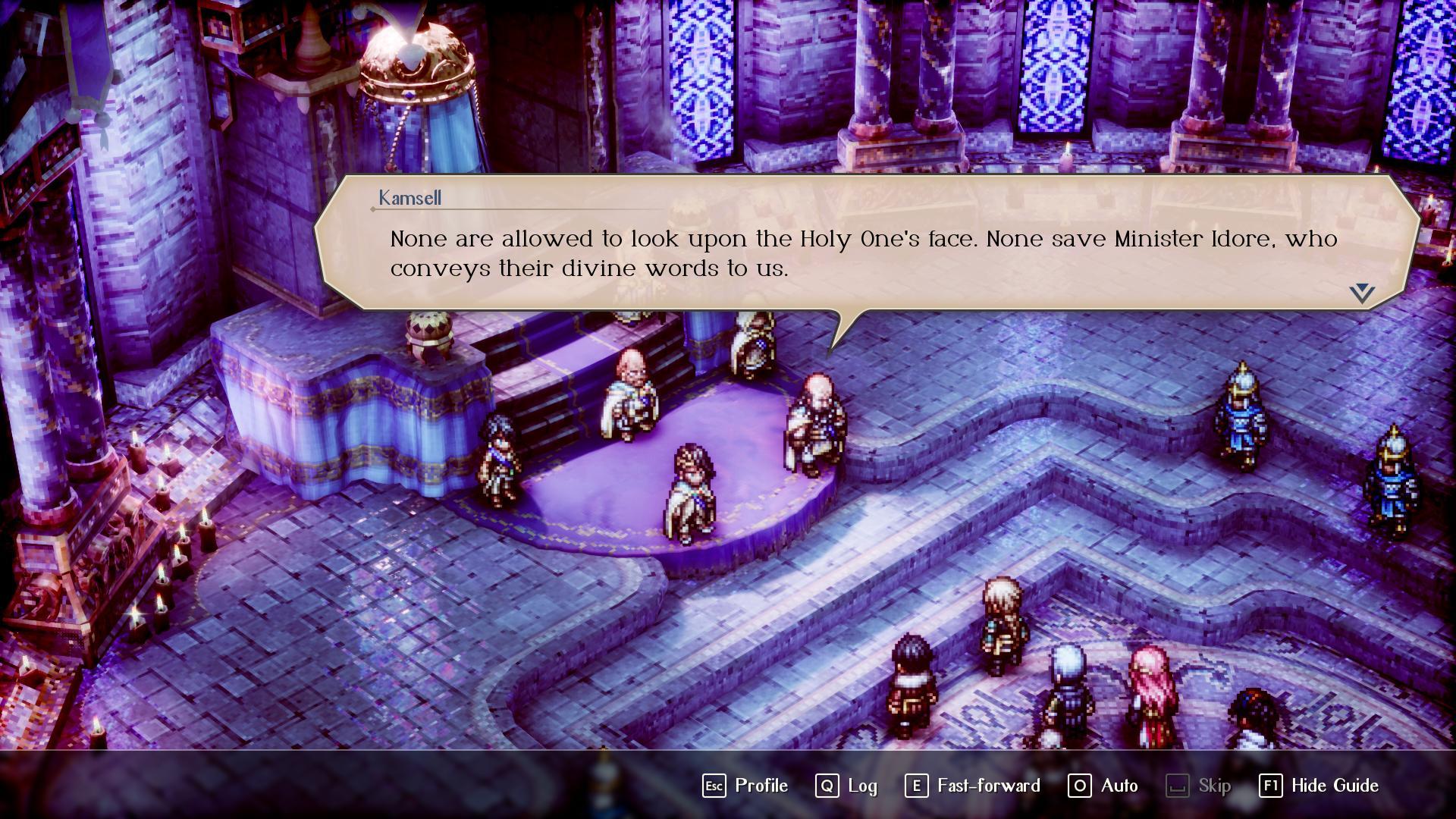1456x819 pixels.
Task: Activate Fast-forward for the cutscene
Action: [x=973, y=786]
